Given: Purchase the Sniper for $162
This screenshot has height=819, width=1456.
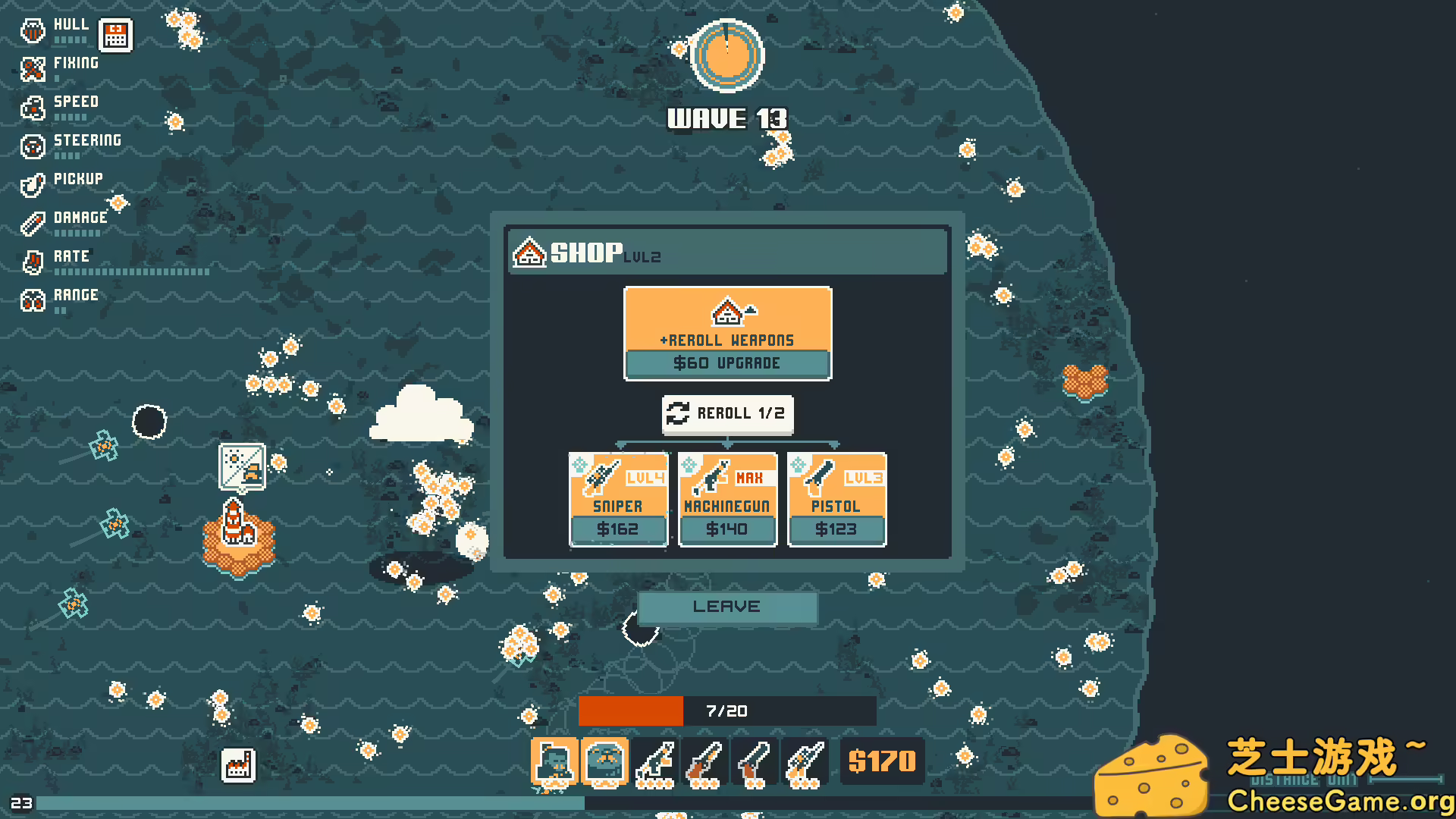Looking at the screenshot, I should point(618,529).
